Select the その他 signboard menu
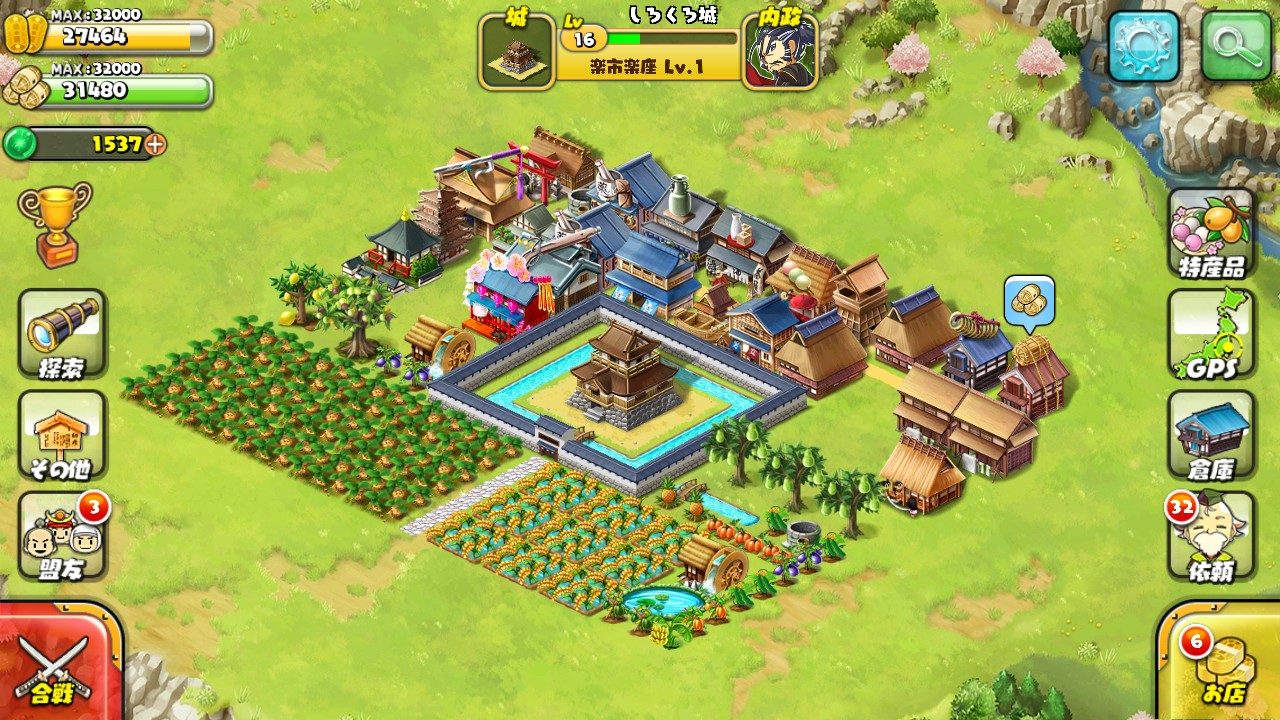Viewport: 1280px width, 720px height. [62, 435]
